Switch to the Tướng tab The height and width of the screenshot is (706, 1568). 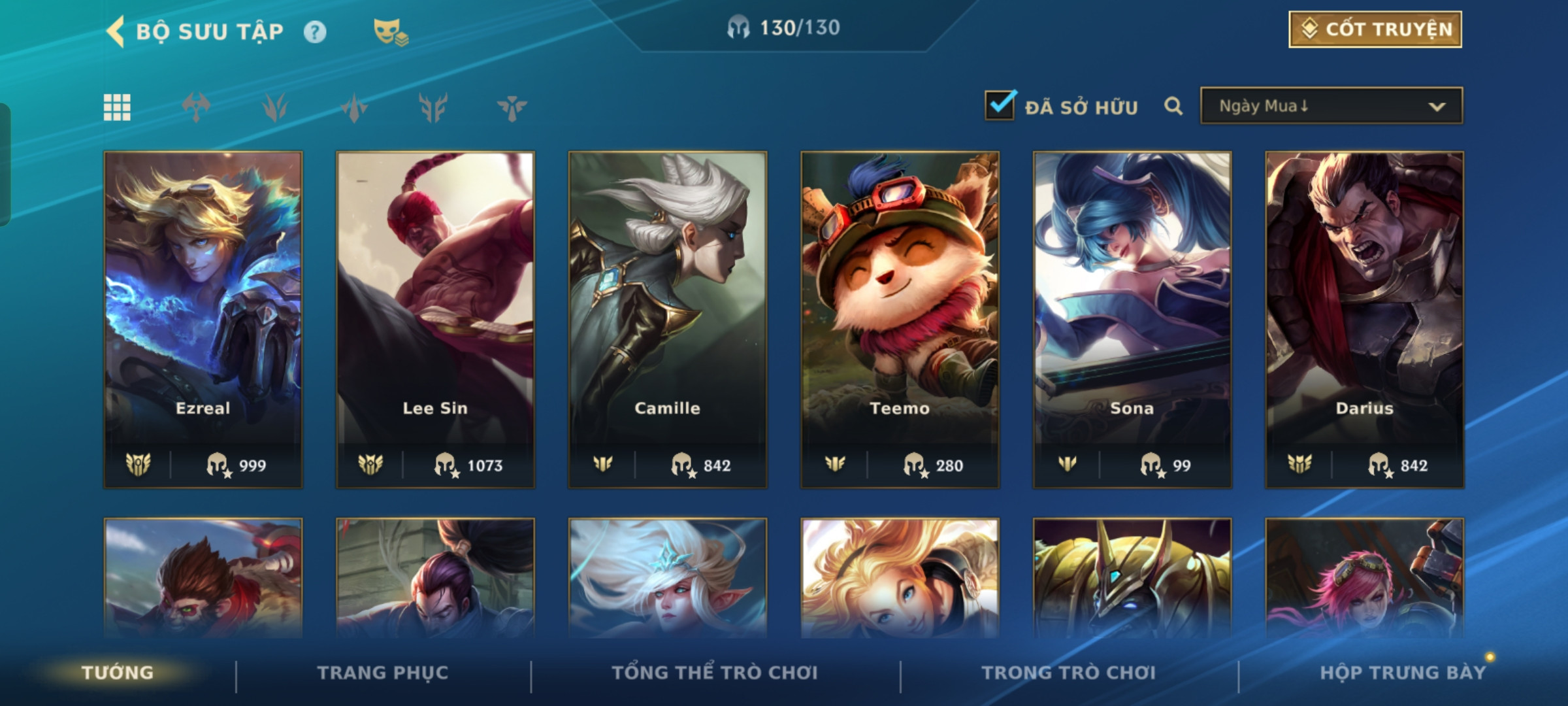pos(118,672)
